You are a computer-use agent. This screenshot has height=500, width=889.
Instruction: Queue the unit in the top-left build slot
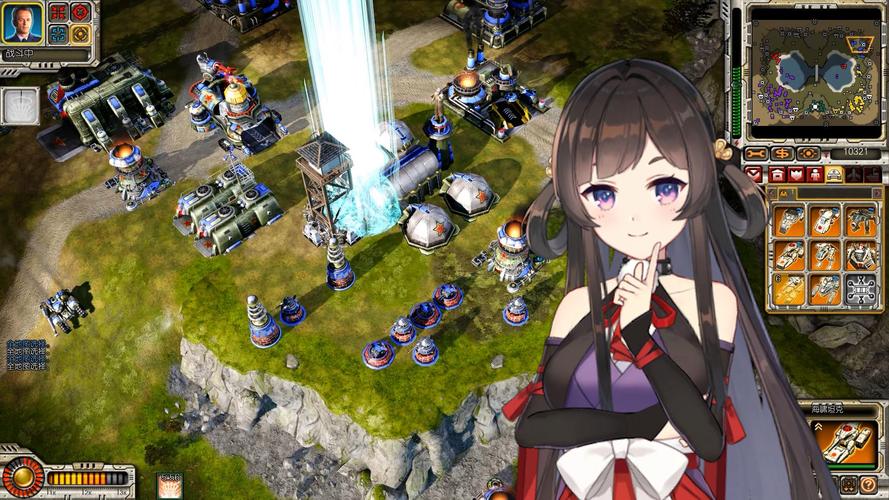pos(790,221)
